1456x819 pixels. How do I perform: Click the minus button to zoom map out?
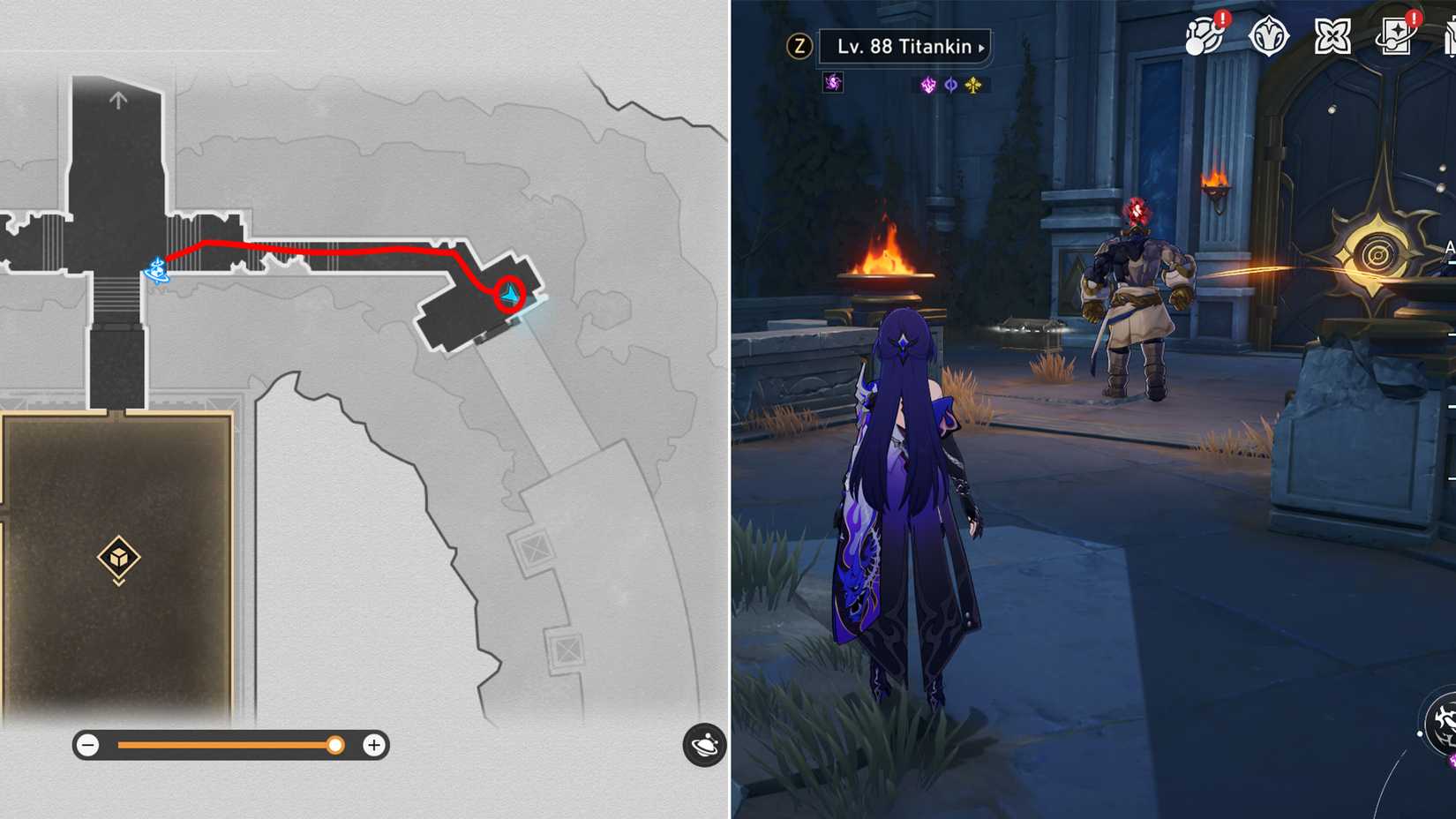coord(87,745)
